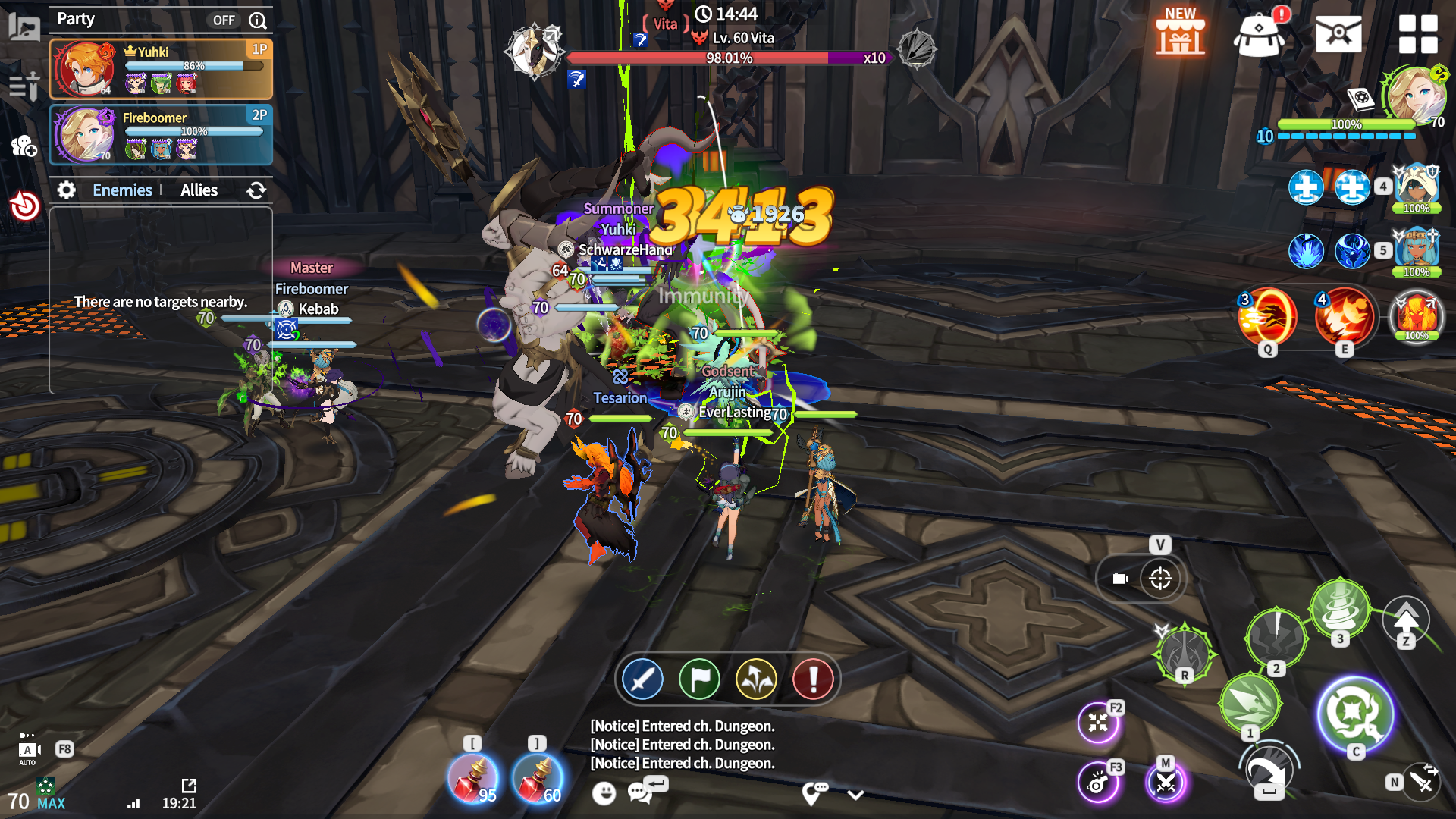Use the red potion with 60 count
Image resolution: width=1456 pixels, height=819 pixels.
tap(537, 779)
